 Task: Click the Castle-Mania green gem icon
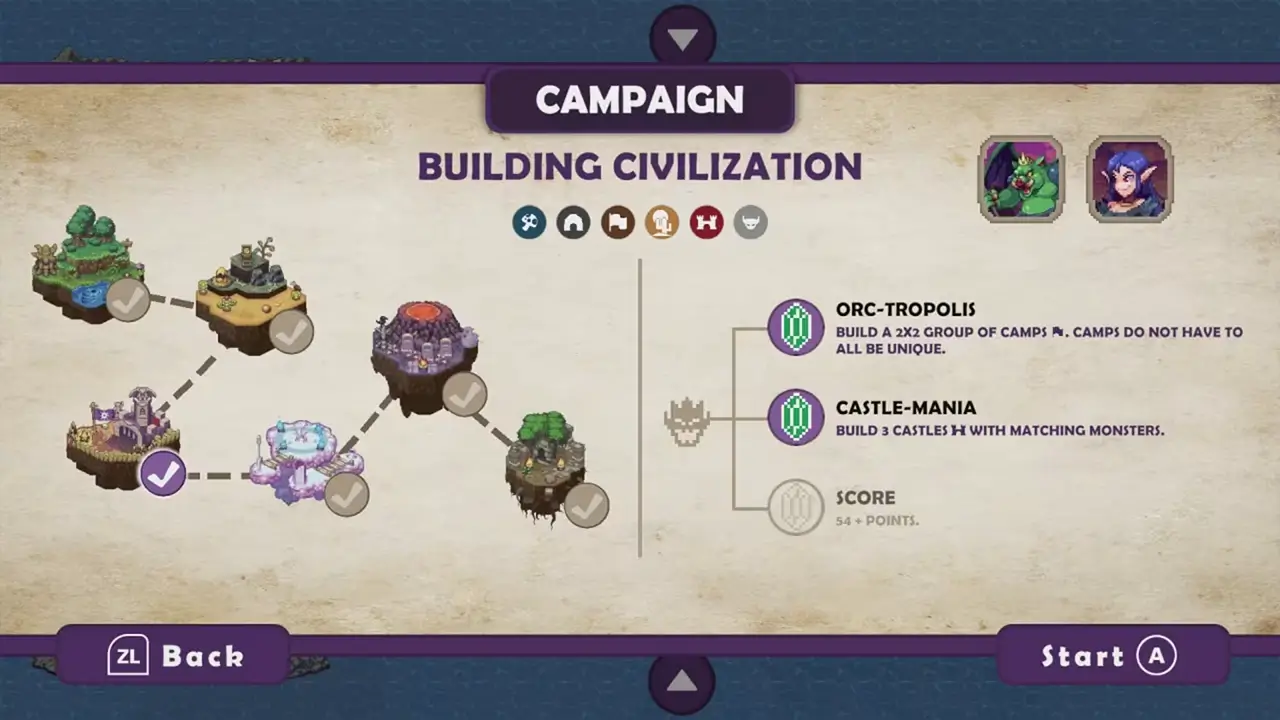[795, 417]
